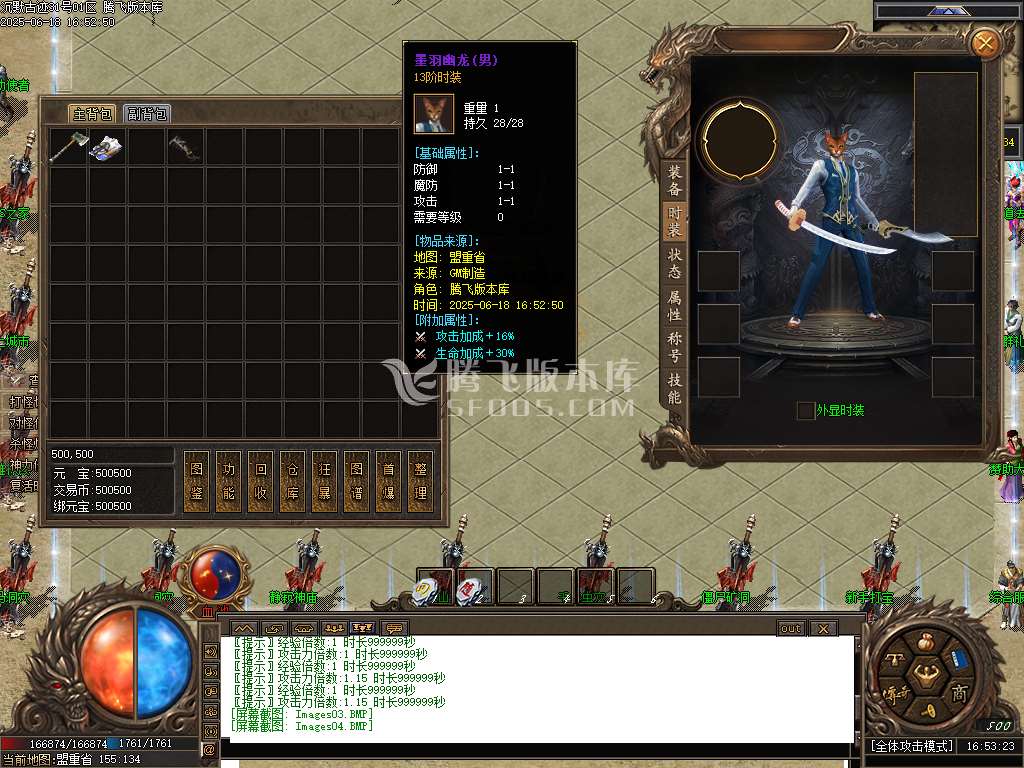Switch to the 副背包 secondary bag tab

point(147,113)
